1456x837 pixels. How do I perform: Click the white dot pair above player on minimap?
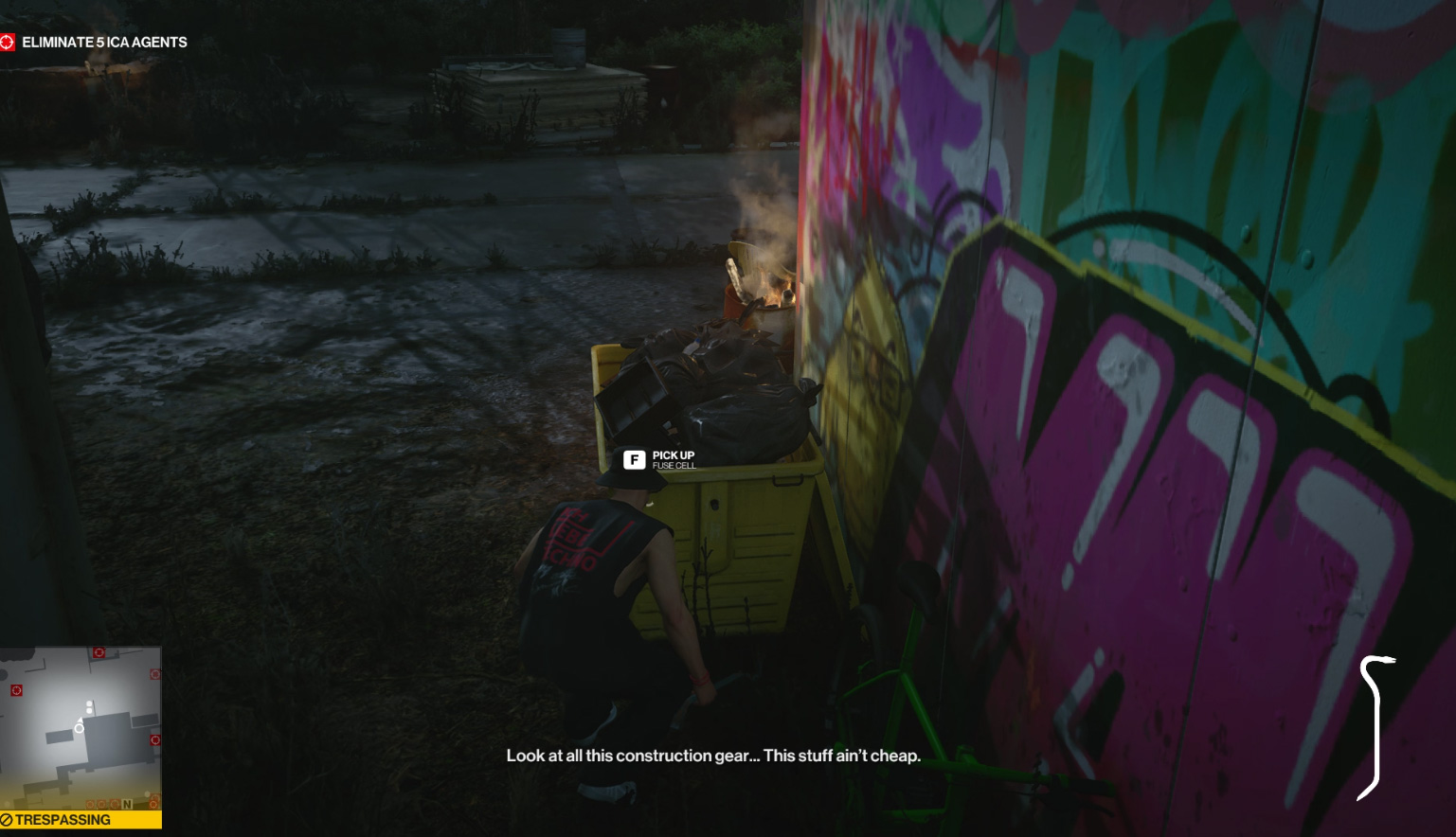pos(89,706)
